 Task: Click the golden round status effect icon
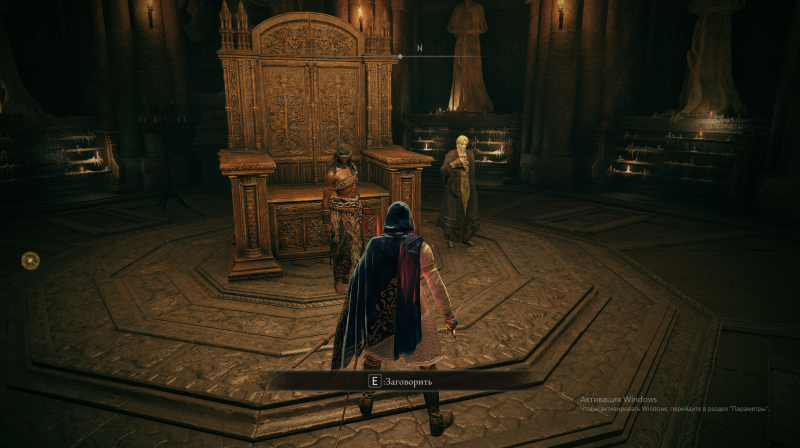[x=31, y=260]
